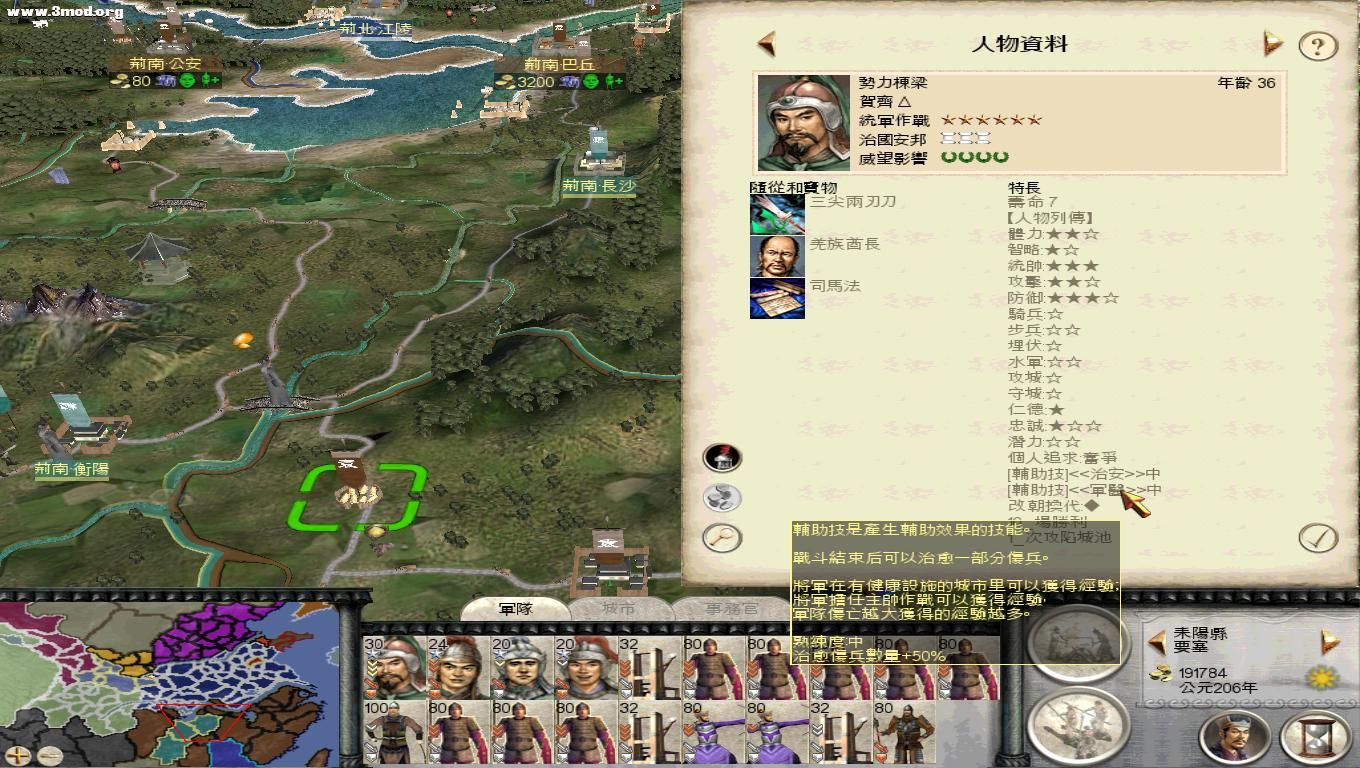Click the 羌族酋長 retinue portrait

click(x=776, y=257)
